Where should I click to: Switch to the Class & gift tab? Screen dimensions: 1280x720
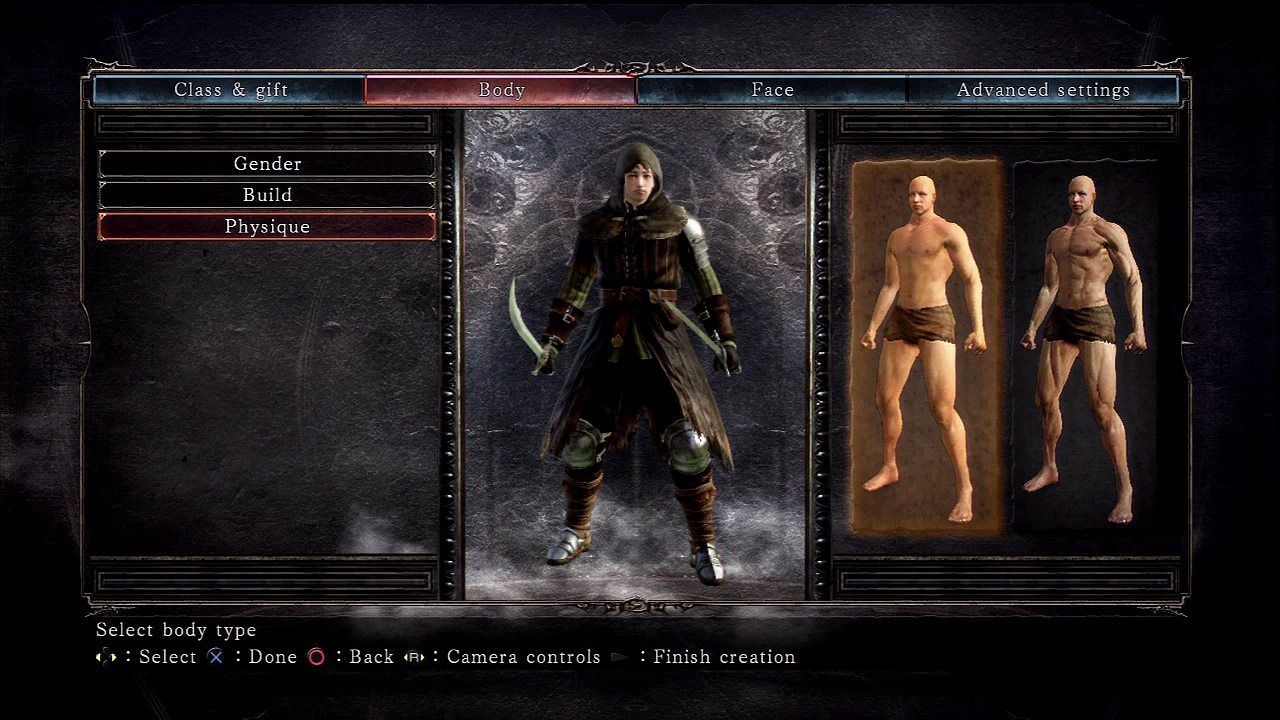tap(230, 90)
